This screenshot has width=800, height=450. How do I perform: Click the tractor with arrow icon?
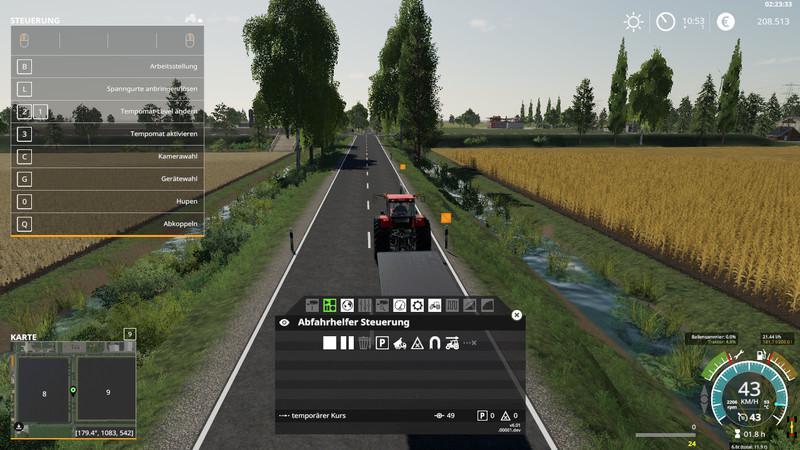pos(452,343)
